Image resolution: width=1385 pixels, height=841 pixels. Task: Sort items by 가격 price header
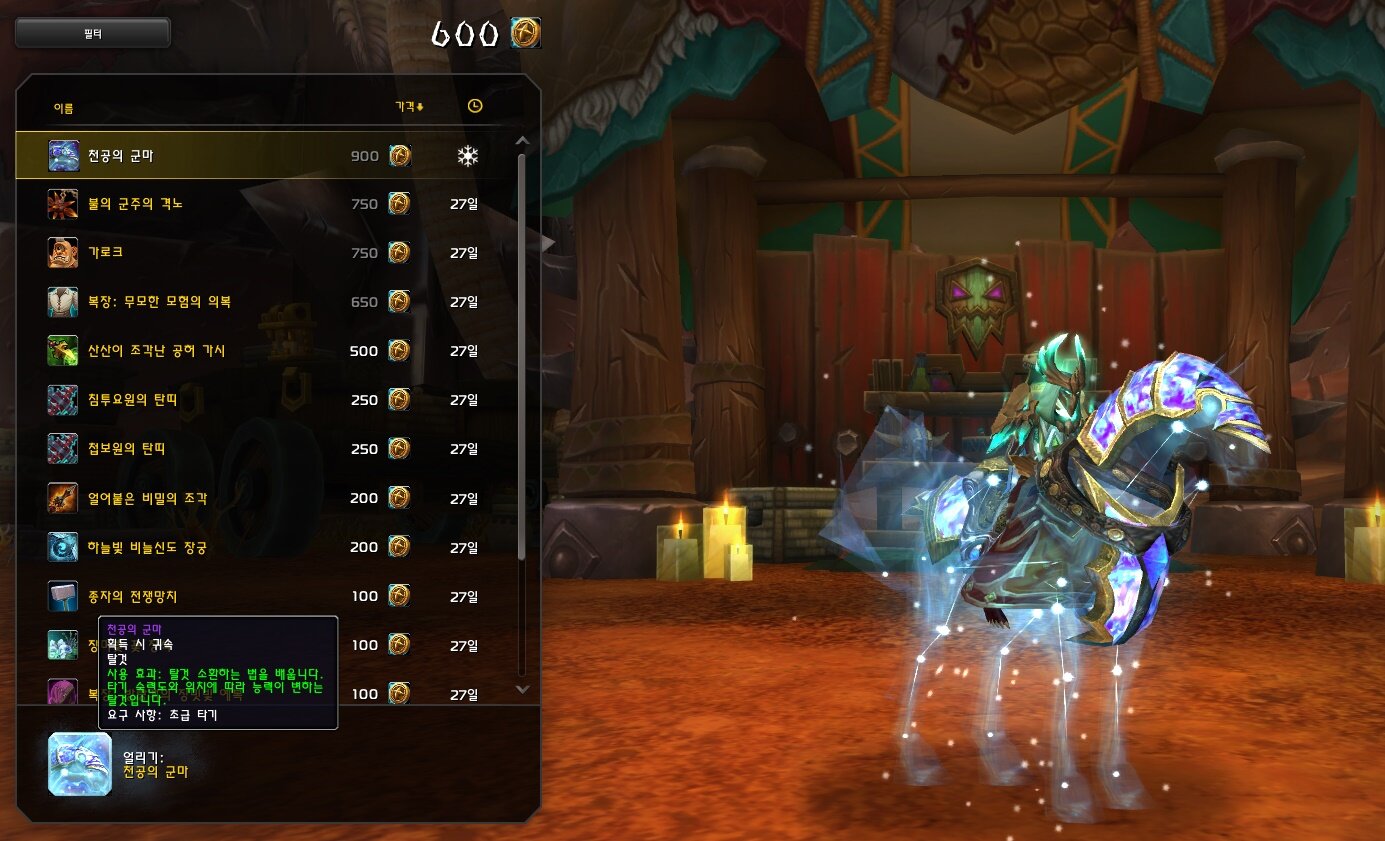point(409,107)
